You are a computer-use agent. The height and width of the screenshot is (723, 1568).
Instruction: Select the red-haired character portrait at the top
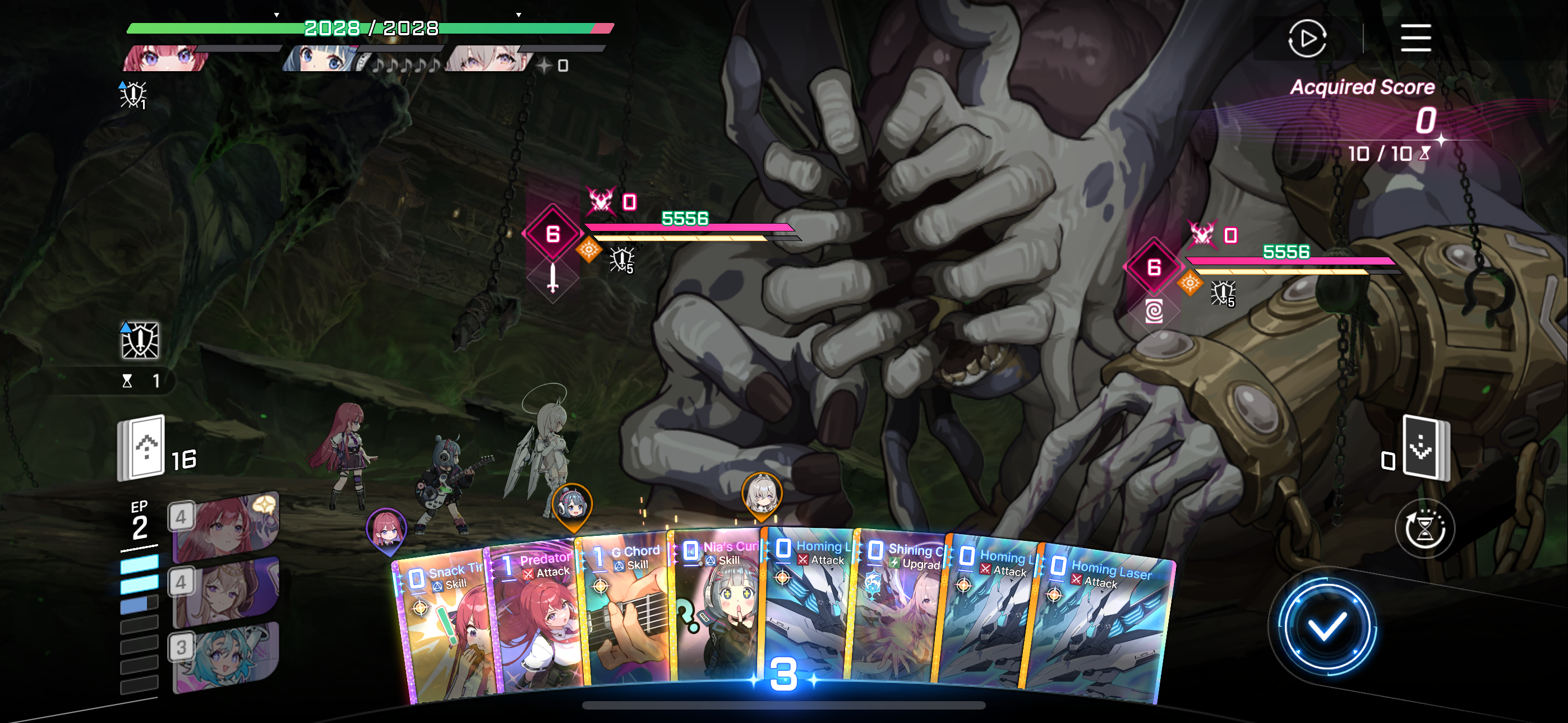[165, 59]
